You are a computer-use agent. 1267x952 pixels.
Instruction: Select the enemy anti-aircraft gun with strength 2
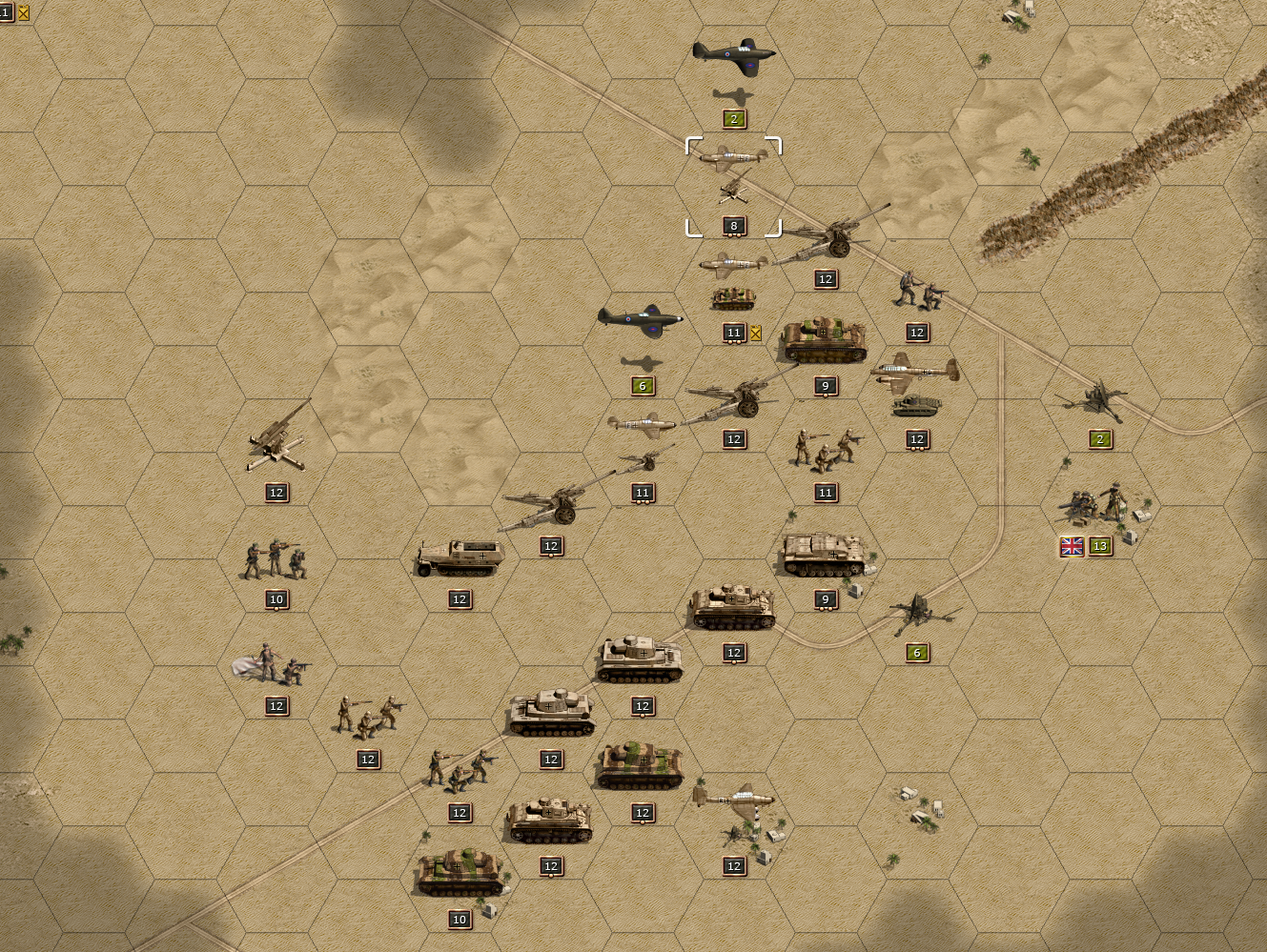pyautogui.click(x=1095, y=400)
